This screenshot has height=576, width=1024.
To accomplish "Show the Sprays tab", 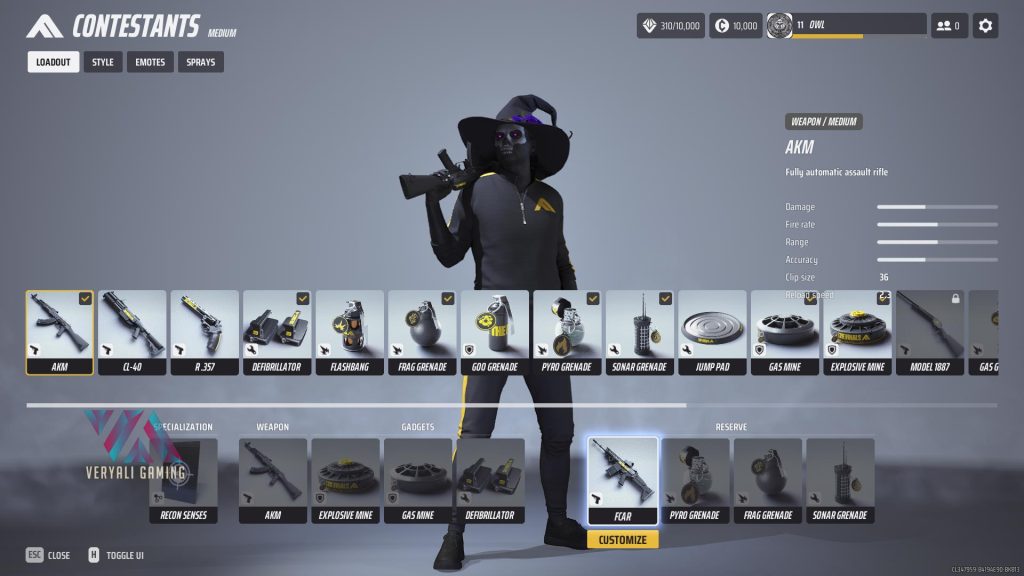I will 201,62.
